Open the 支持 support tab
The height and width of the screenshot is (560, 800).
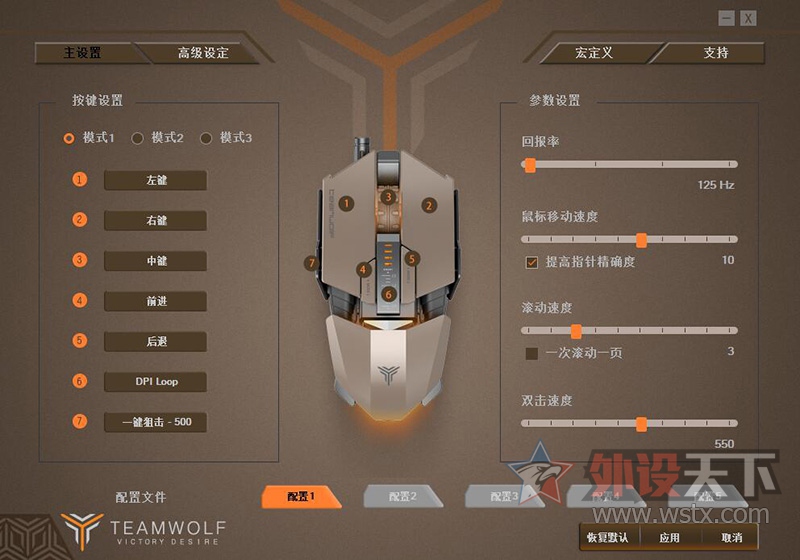[716, 53]
